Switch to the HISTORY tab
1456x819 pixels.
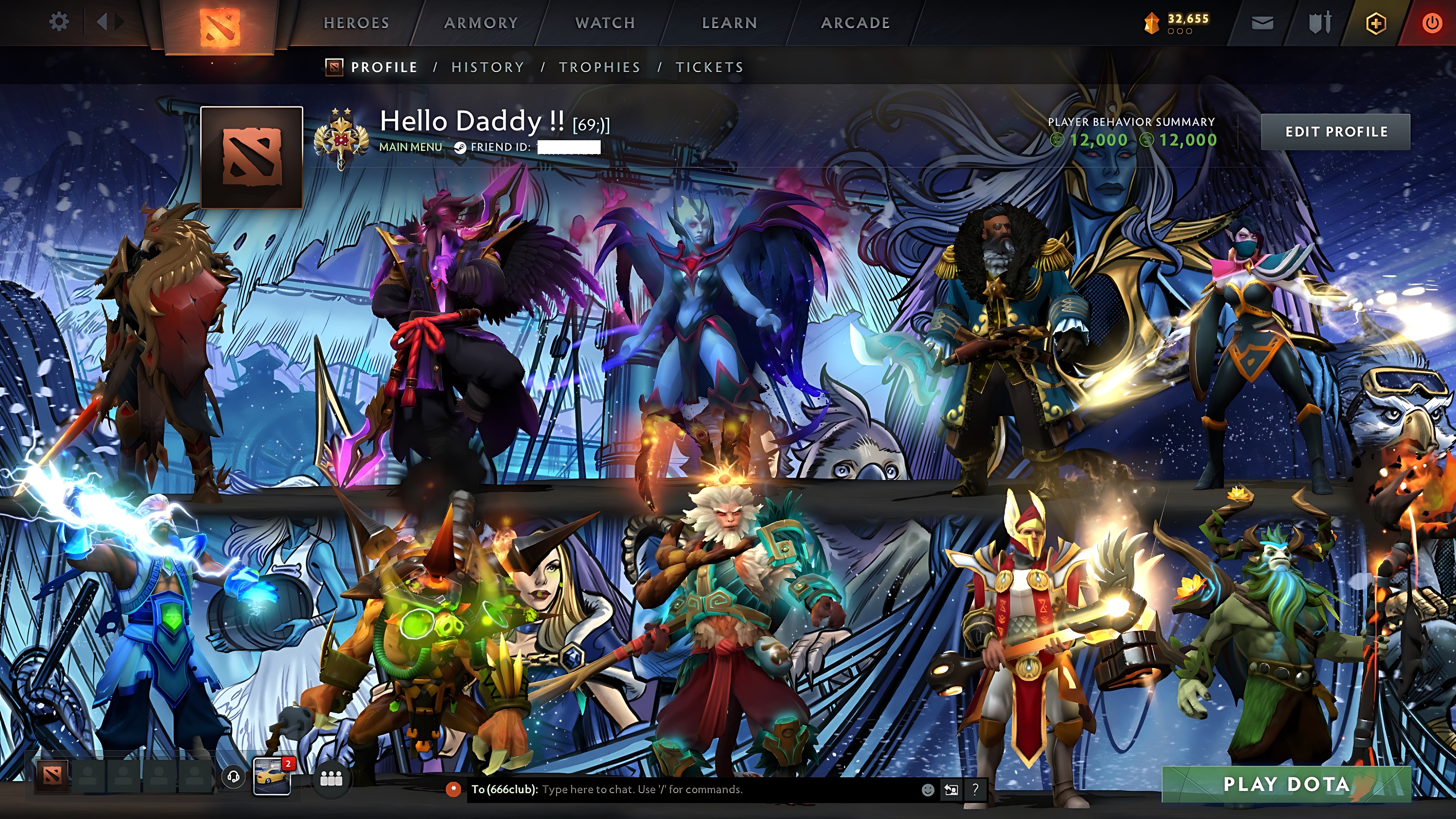pyautogui.click(x=487, y=67)
